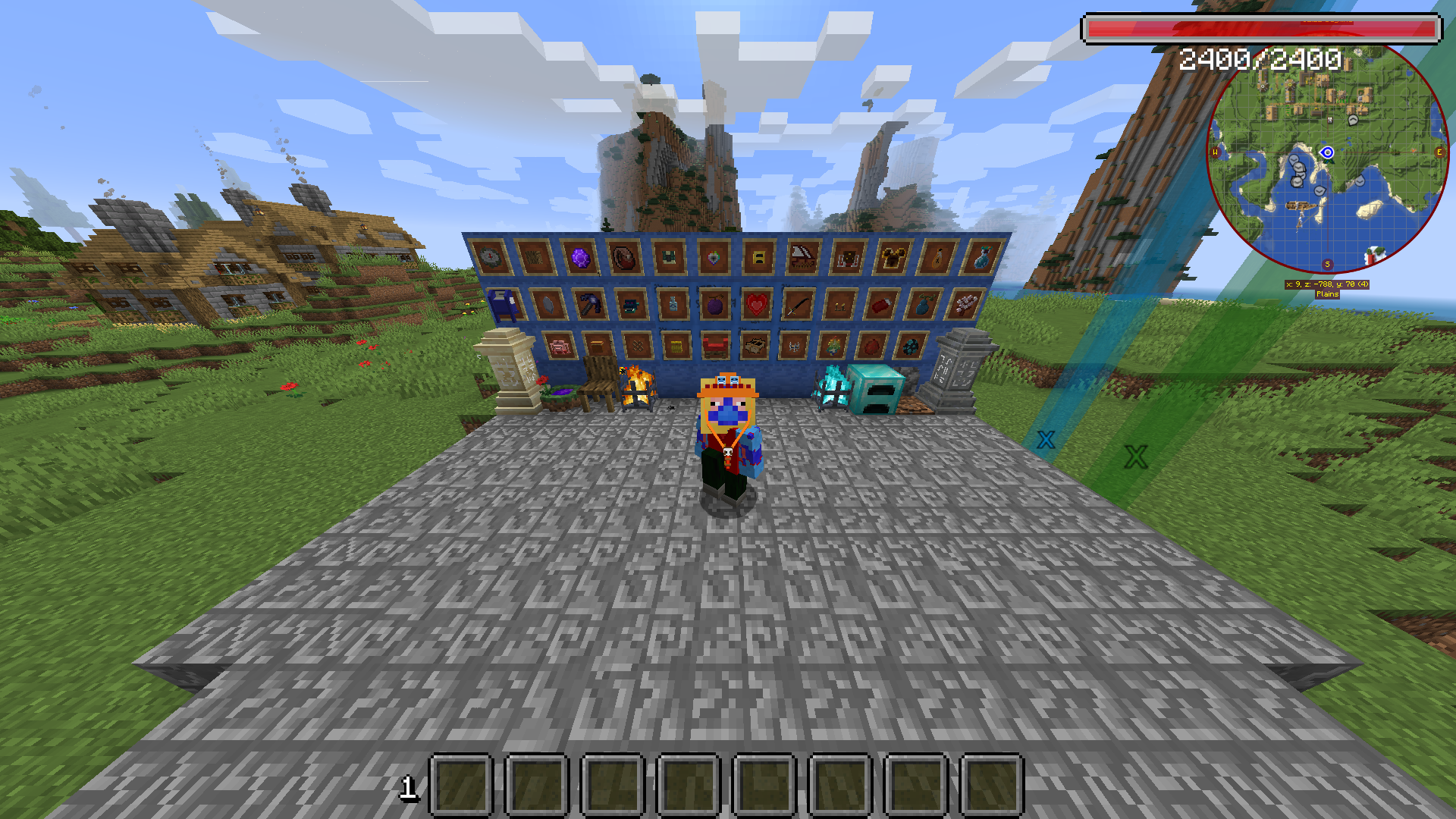Click the S compass marker on the minimap
Screen dimensions: 1456x819
click(x=1326, y=263)
